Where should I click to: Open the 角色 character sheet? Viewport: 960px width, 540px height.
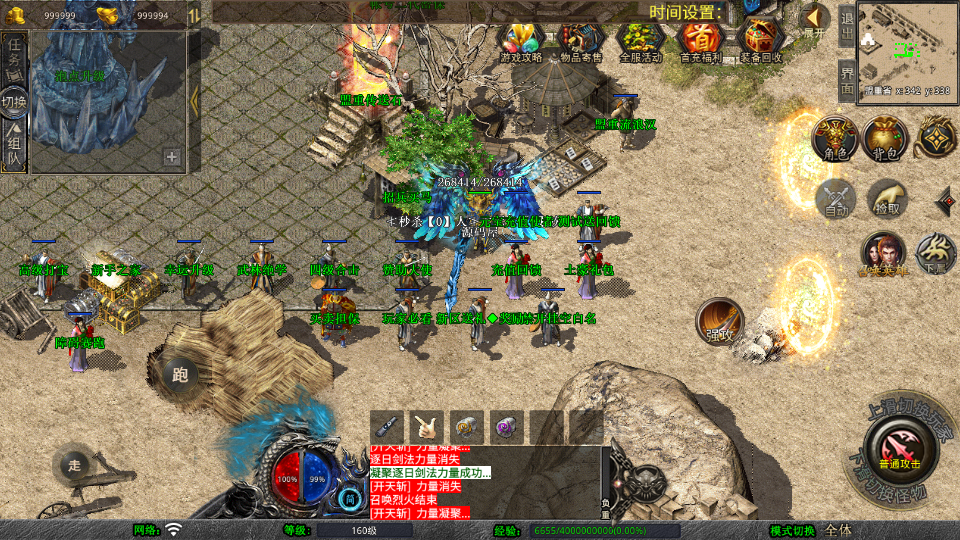pos(833,139)
